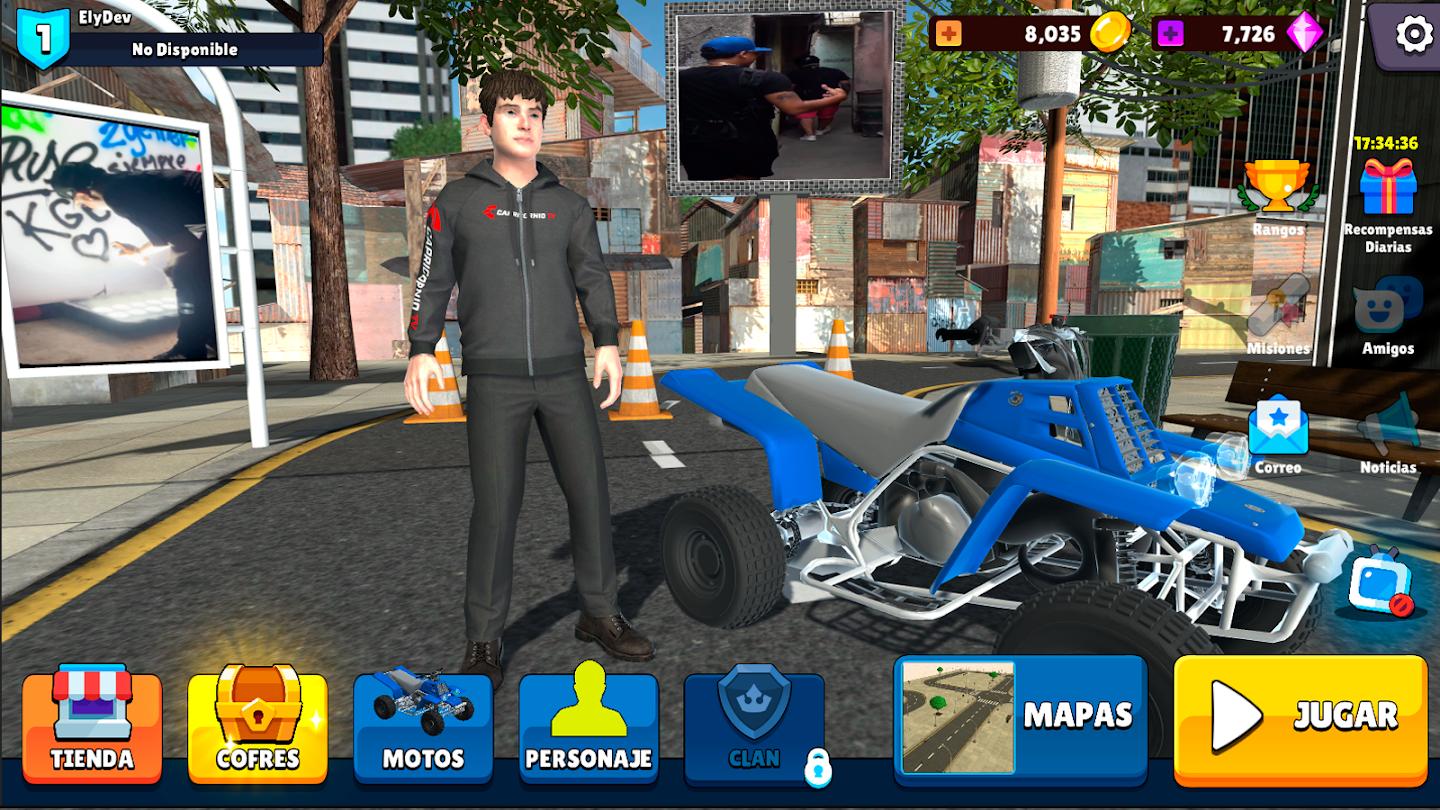Buy more pink gems with the purple plus
Viewport: 1440px width, 810px height.
pyautogui.click(x=1170, y=34)
